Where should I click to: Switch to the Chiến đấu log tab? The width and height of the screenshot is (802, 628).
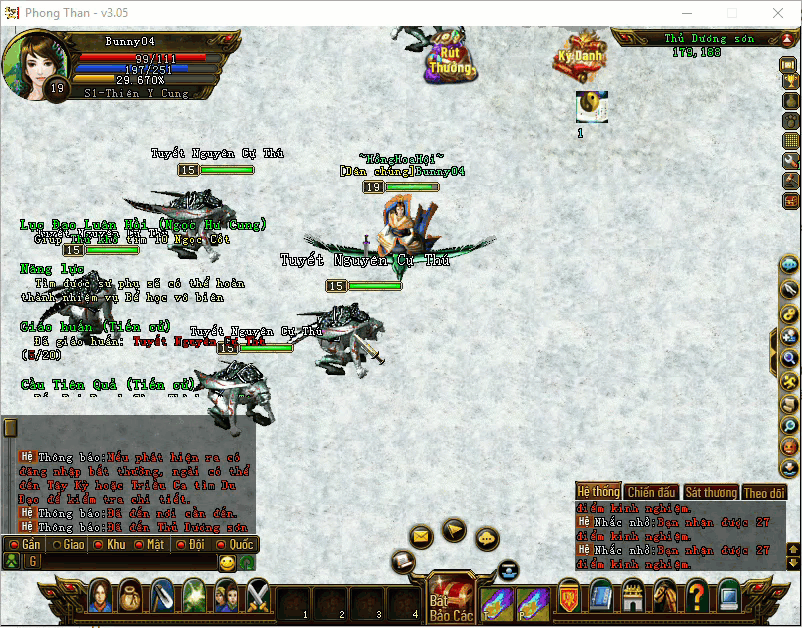(x=651, y=492)
